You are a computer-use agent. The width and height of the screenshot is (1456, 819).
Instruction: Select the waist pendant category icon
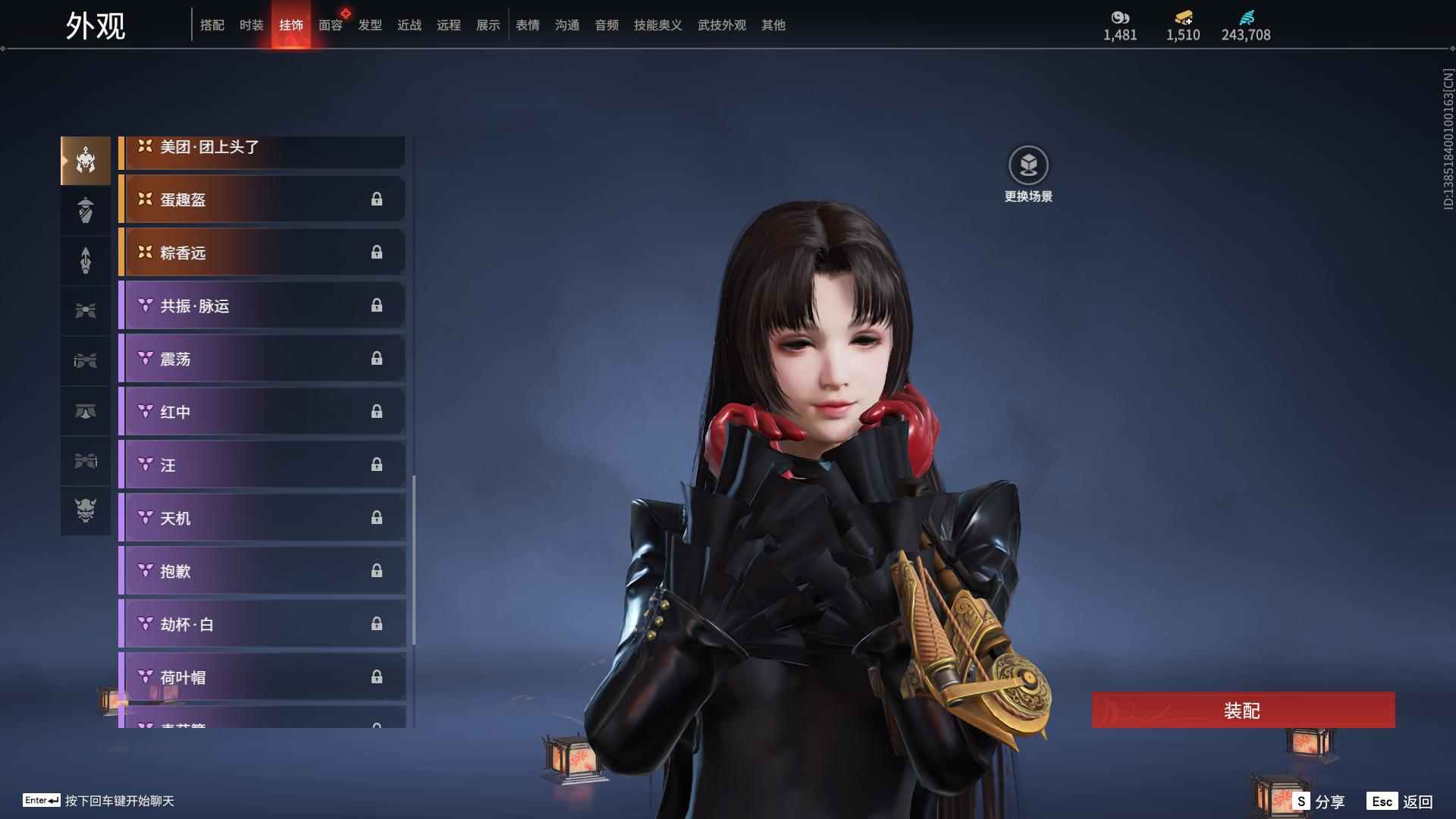click(x=85, y=360)
